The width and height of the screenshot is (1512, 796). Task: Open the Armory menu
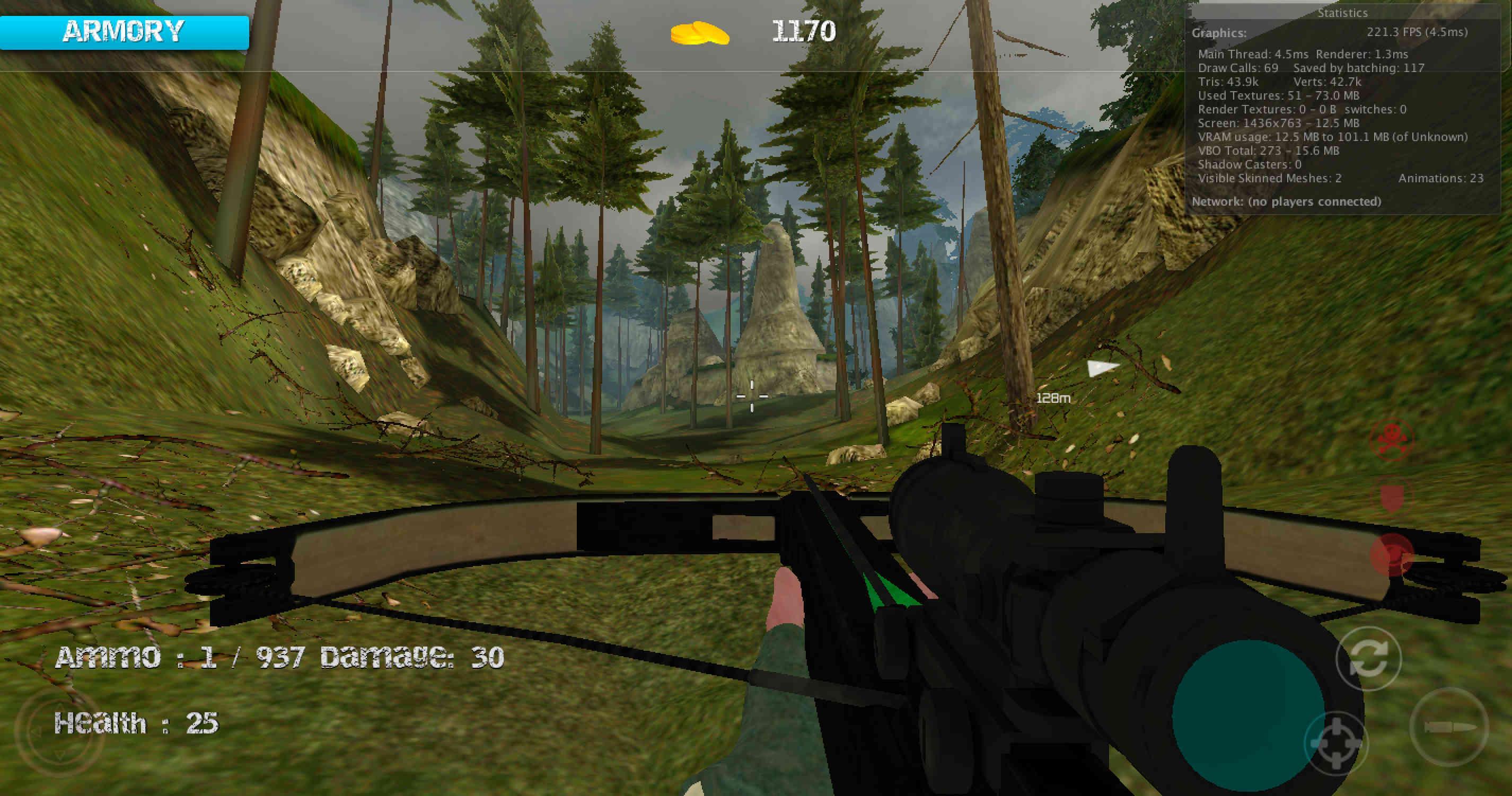tap(124, 32)
